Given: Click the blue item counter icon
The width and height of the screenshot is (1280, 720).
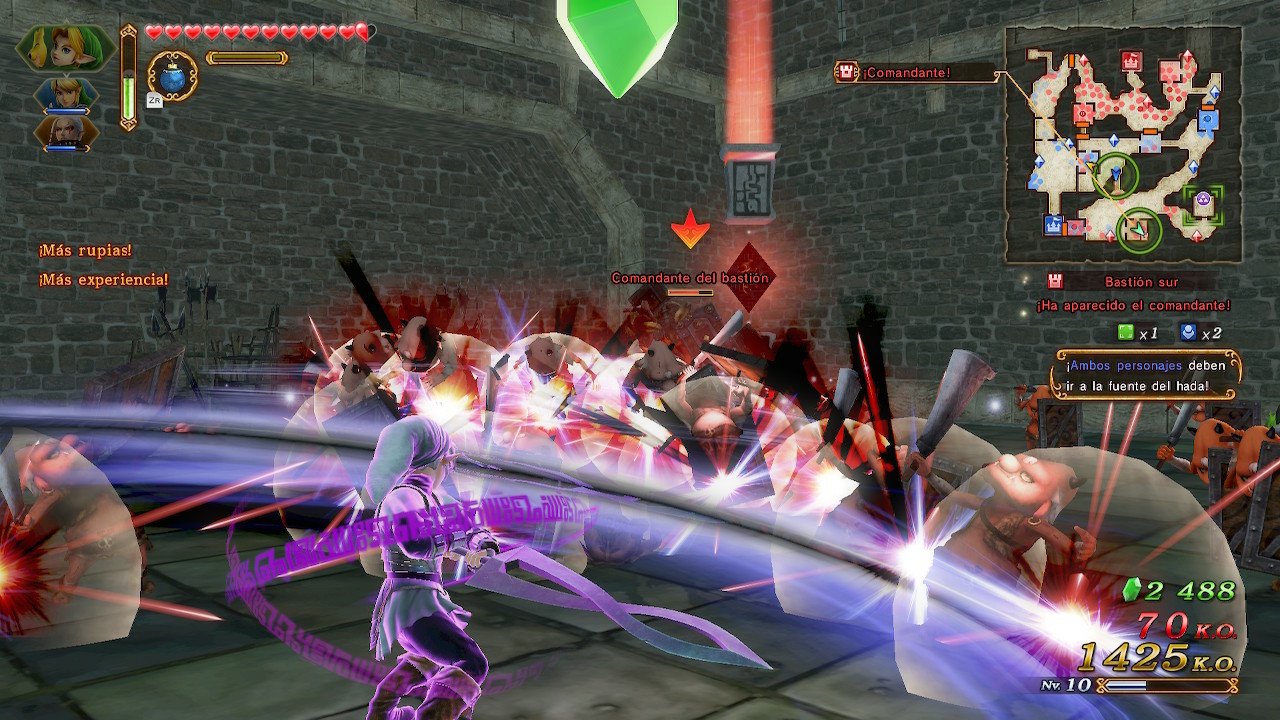Looking at the screenshot, I should click(x=1186, y=332).
